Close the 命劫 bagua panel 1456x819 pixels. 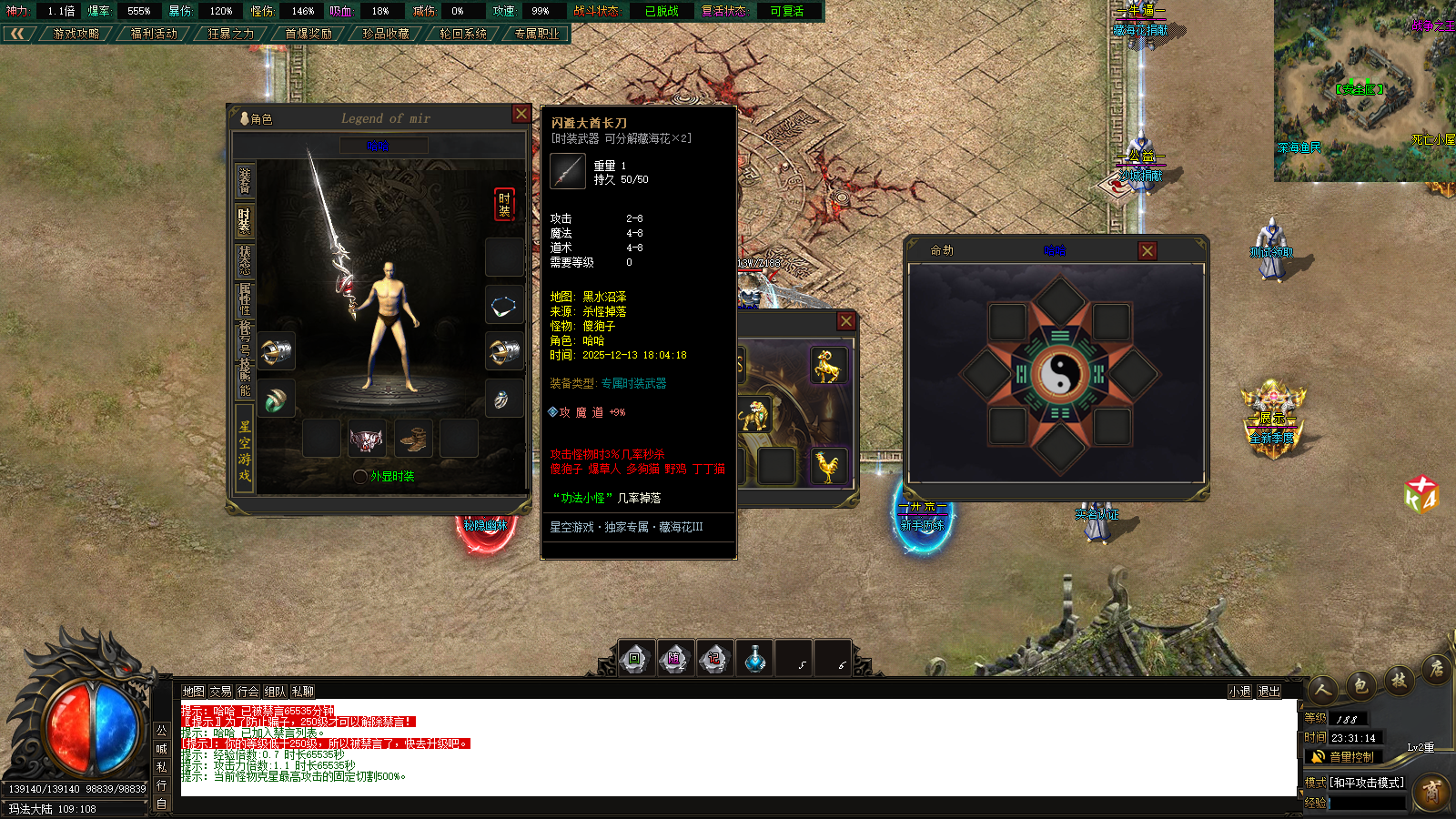[x=1148, y=250]
